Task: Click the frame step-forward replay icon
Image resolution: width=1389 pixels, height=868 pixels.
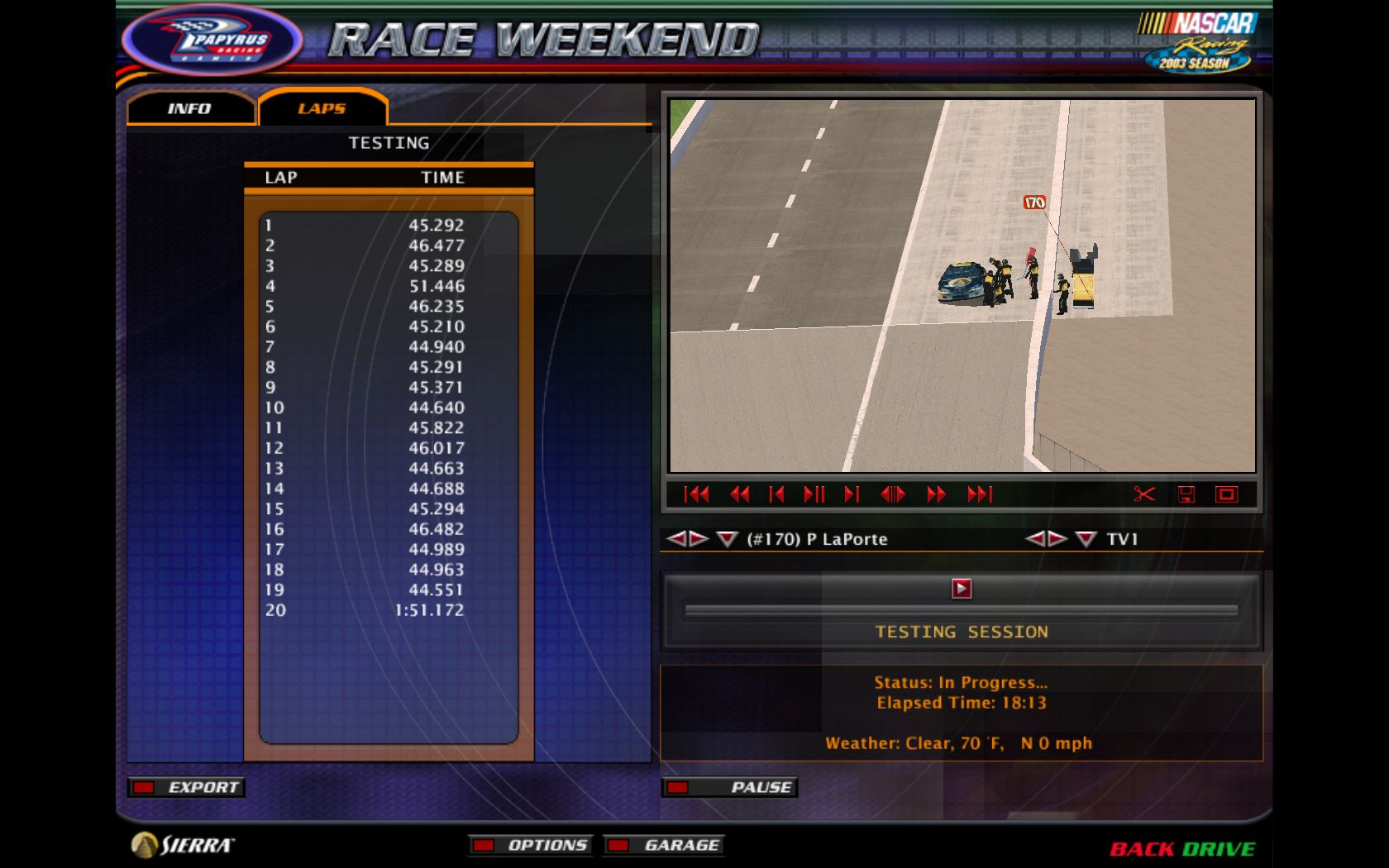Action: pos(852,494)
